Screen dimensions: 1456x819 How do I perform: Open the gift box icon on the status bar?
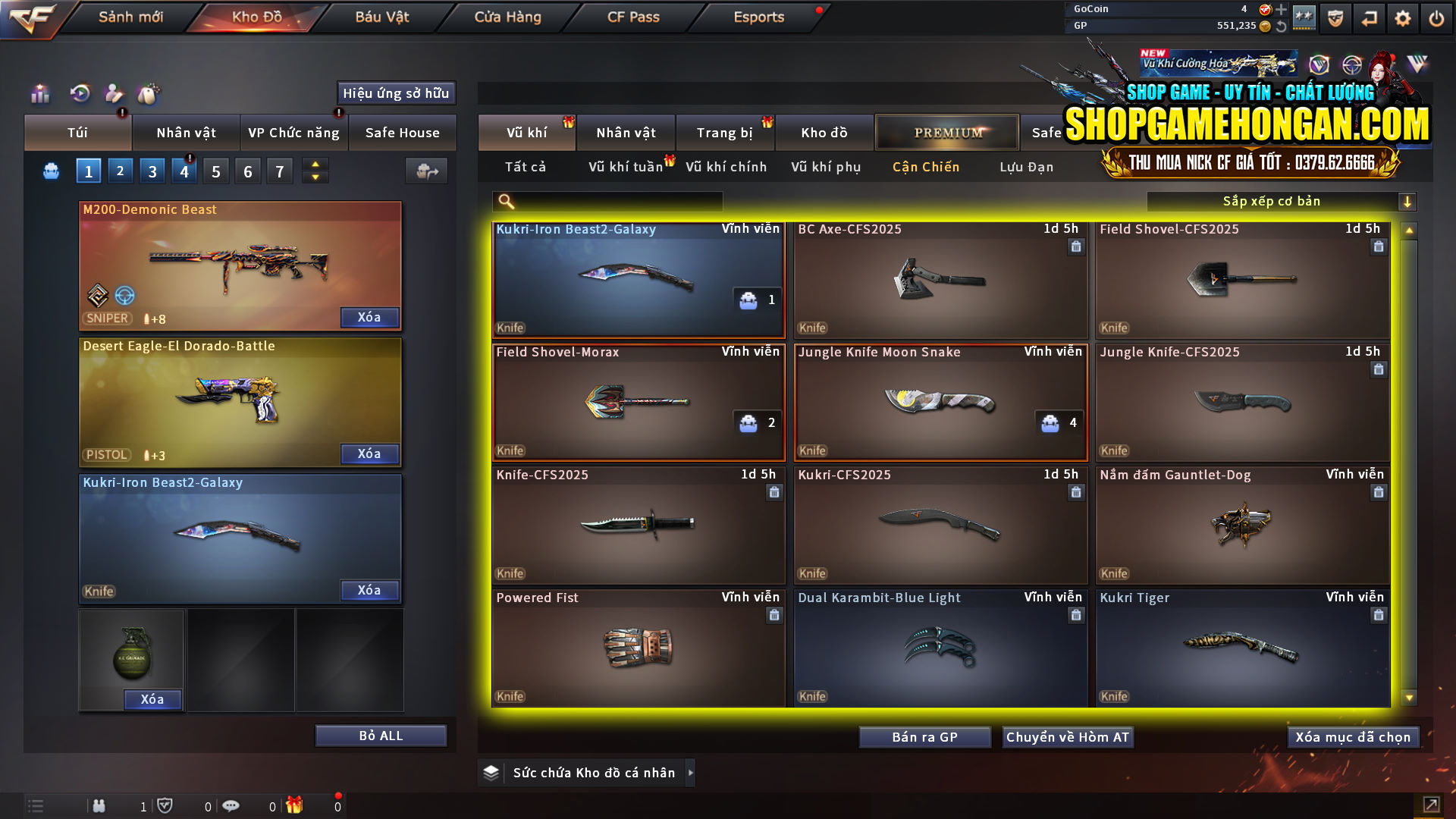click(295, 805)
